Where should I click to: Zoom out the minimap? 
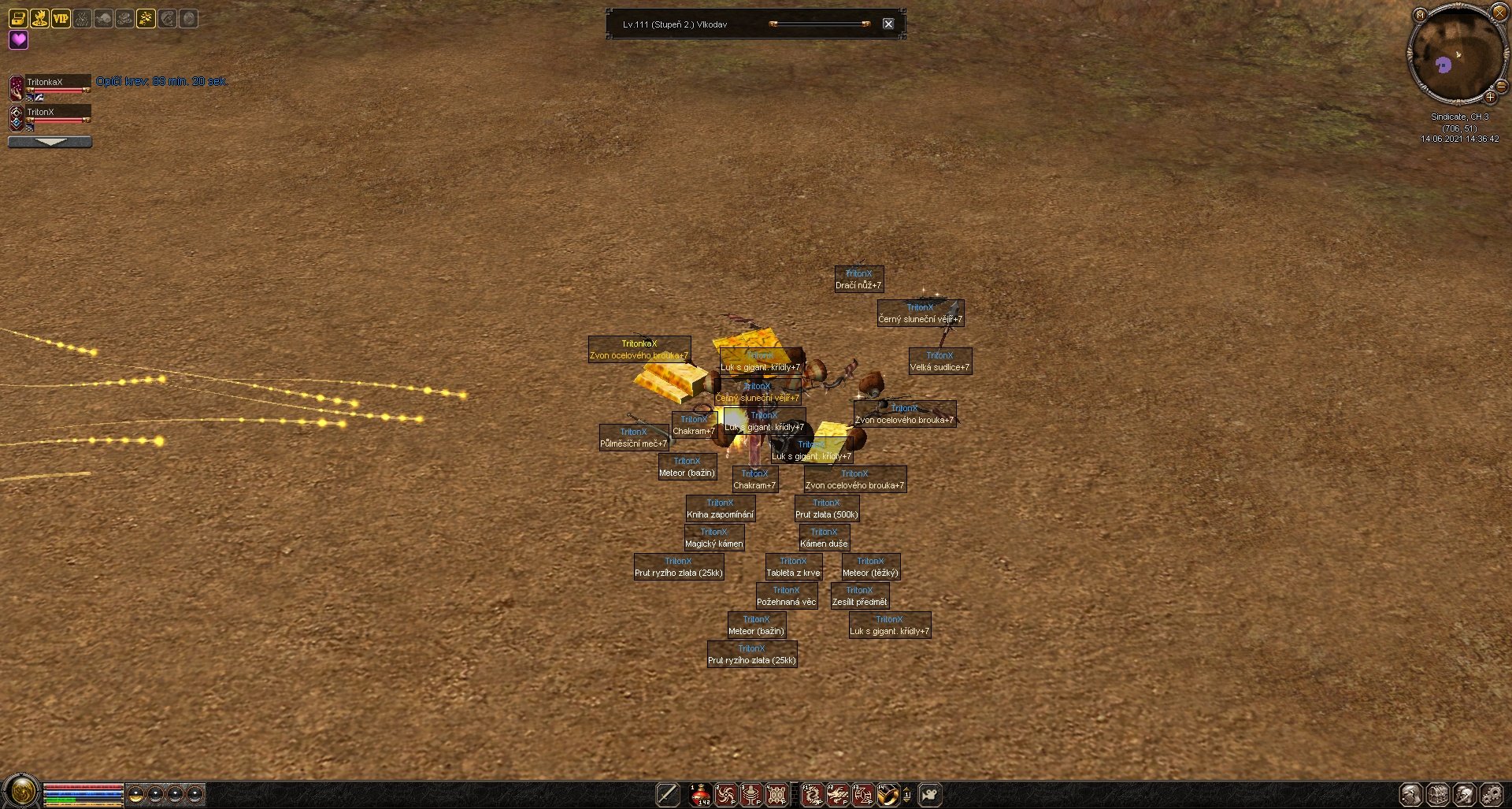click(x=1501, y=86)
